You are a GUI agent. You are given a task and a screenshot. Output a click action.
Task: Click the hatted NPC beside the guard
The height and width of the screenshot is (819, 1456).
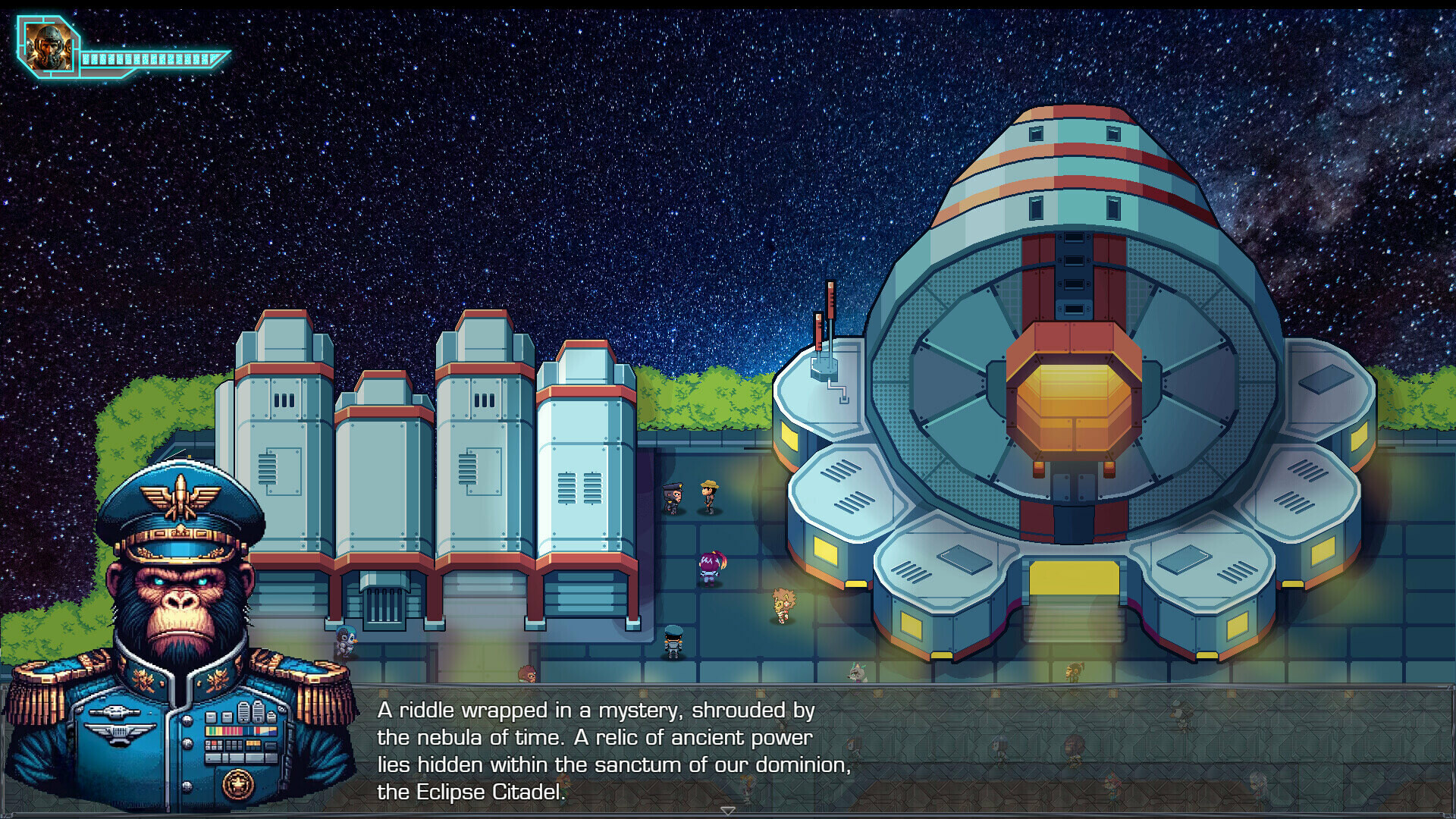[708, 497]
